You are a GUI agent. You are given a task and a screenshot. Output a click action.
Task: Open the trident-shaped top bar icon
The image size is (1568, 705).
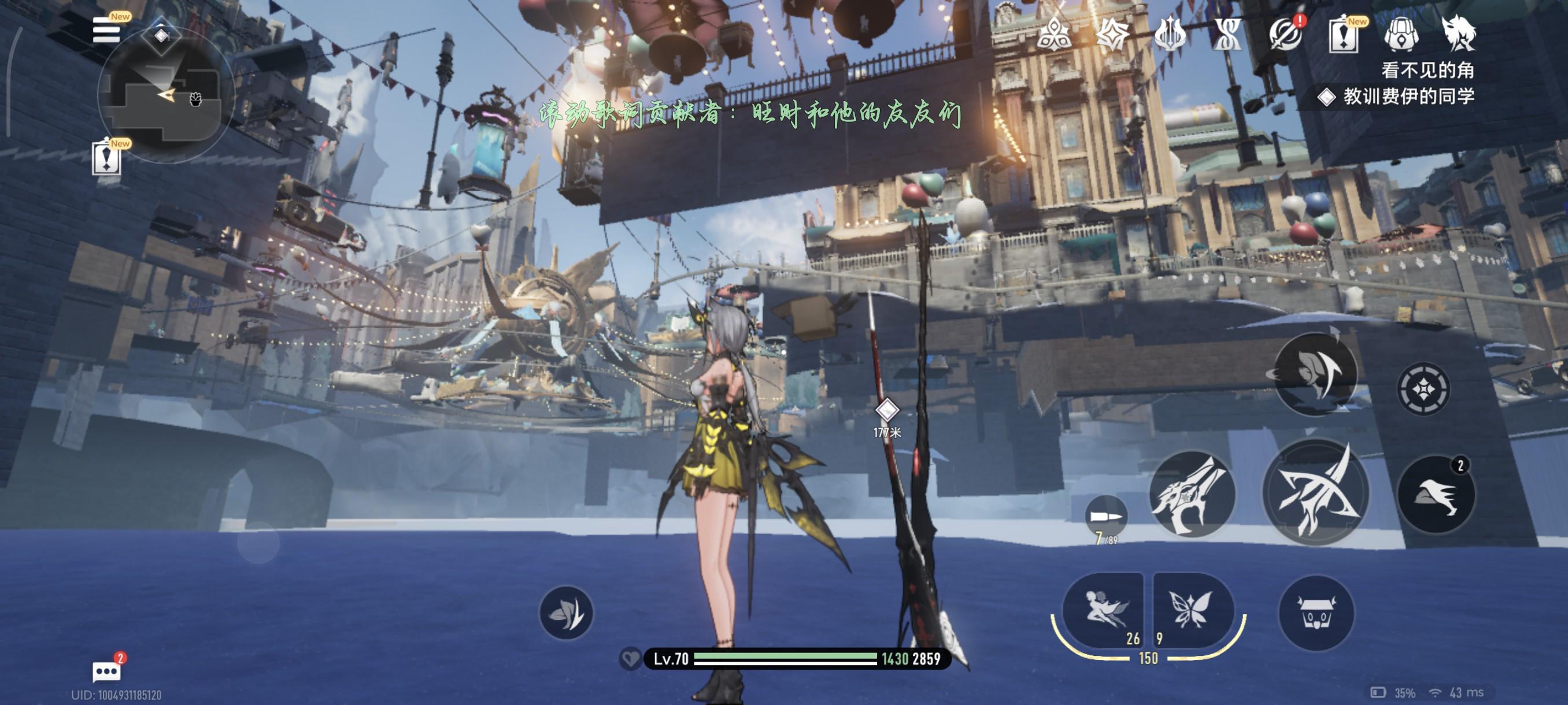pyautogui.click(x=1170, y=34)
